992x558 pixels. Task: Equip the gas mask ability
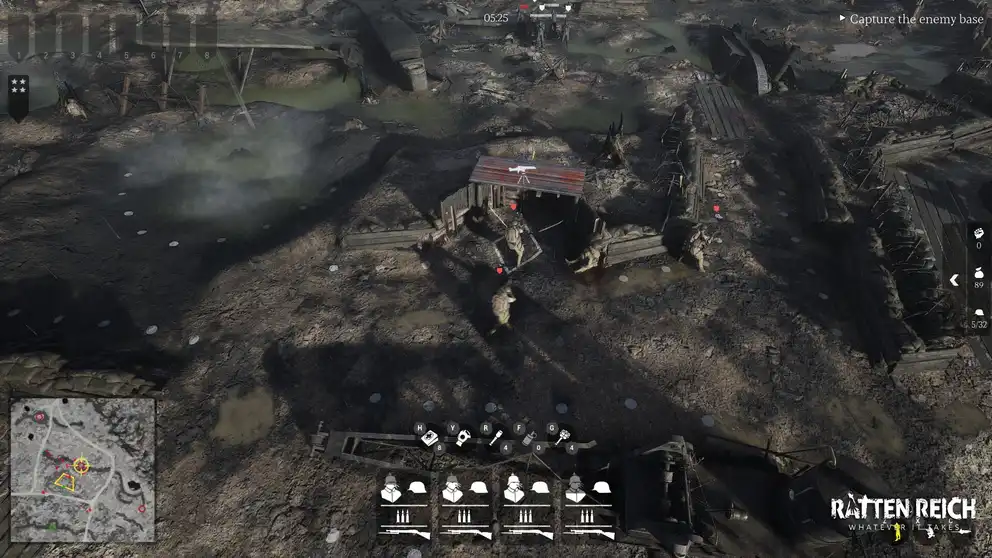pyautogui.click(x=463, y=437)
